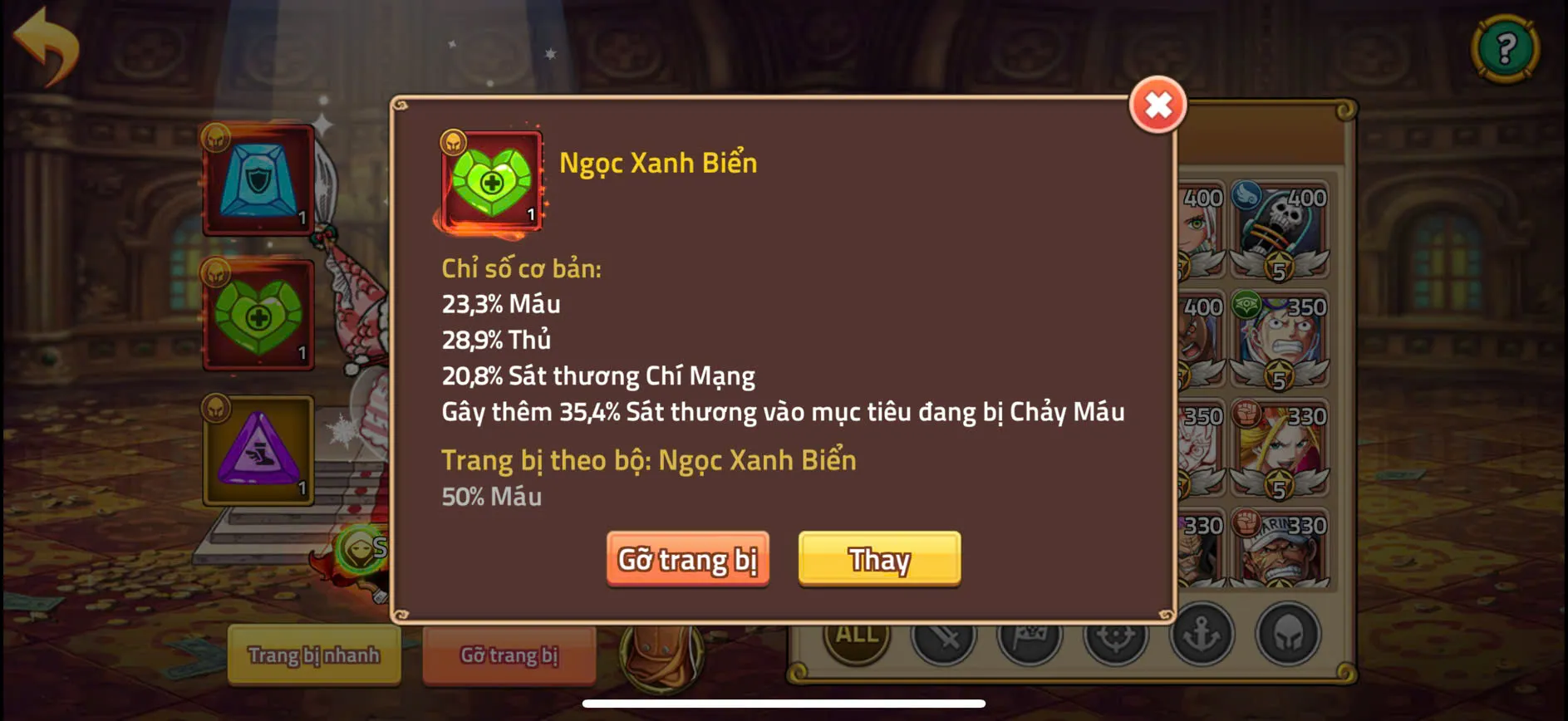Select the skull-faced hero portrait
The width and height of the screenshot is (1568, 721).
(x=1280, y=229)
